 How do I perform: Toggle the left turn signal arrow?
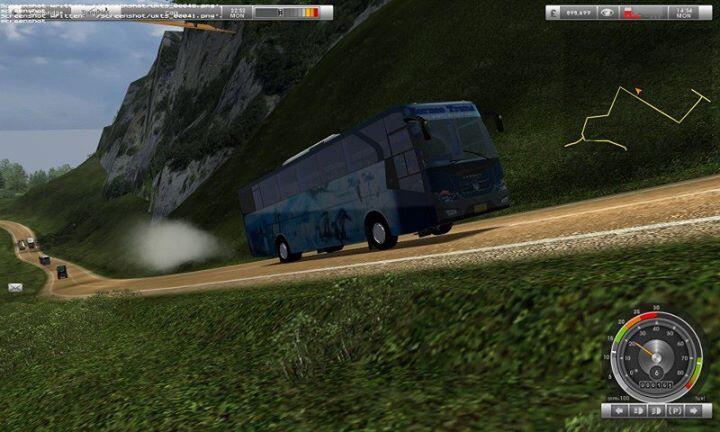pyautogui.click(x=619, y=410)
